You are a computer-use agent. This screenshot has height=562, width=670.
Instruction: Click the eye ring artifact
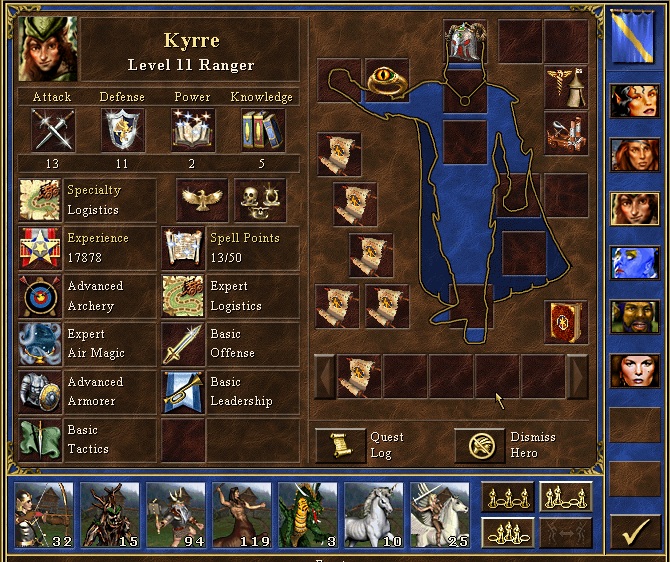point(387,81)
